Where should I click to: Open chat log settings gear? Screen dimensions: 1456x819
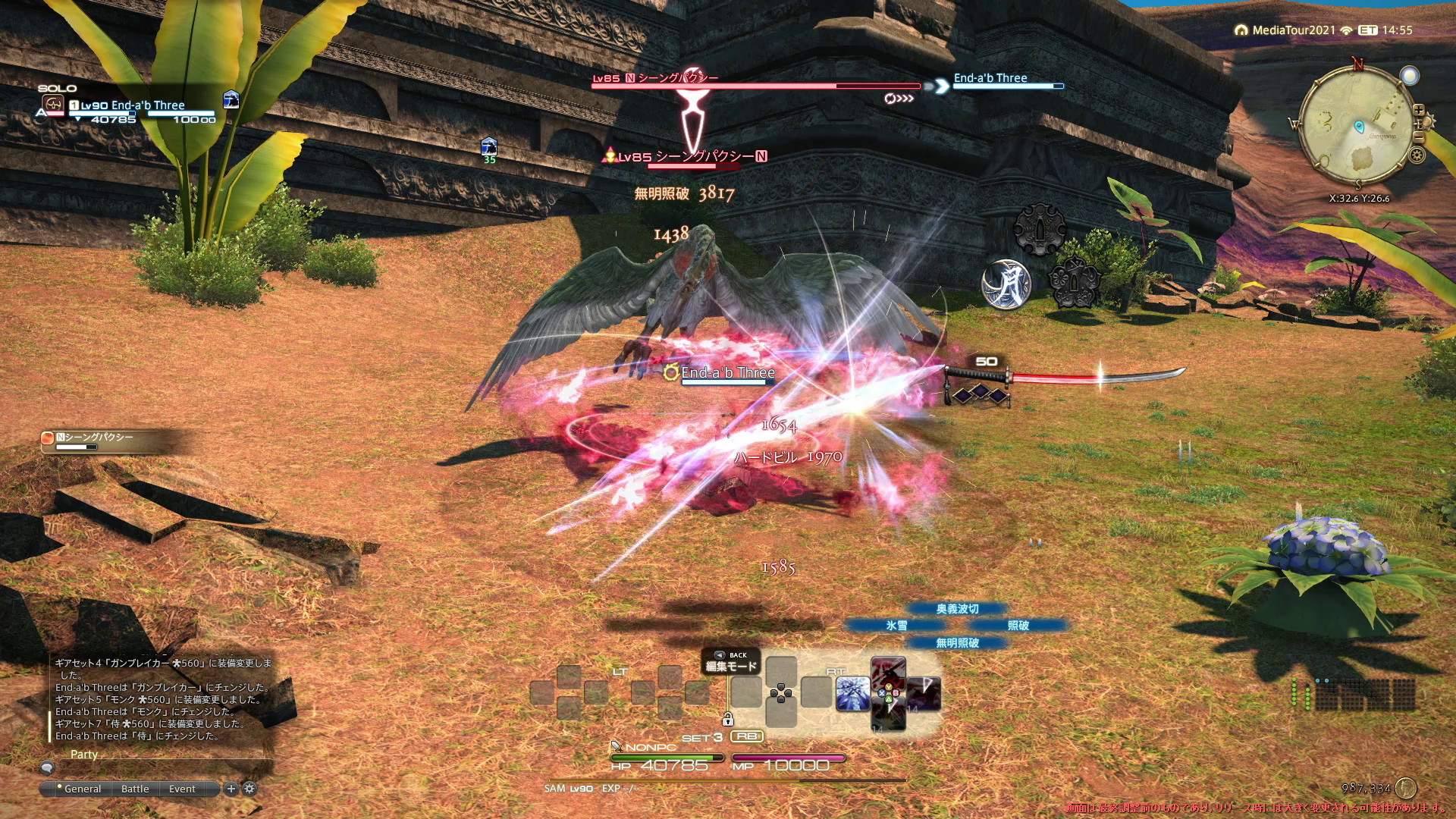click(249, 789)
